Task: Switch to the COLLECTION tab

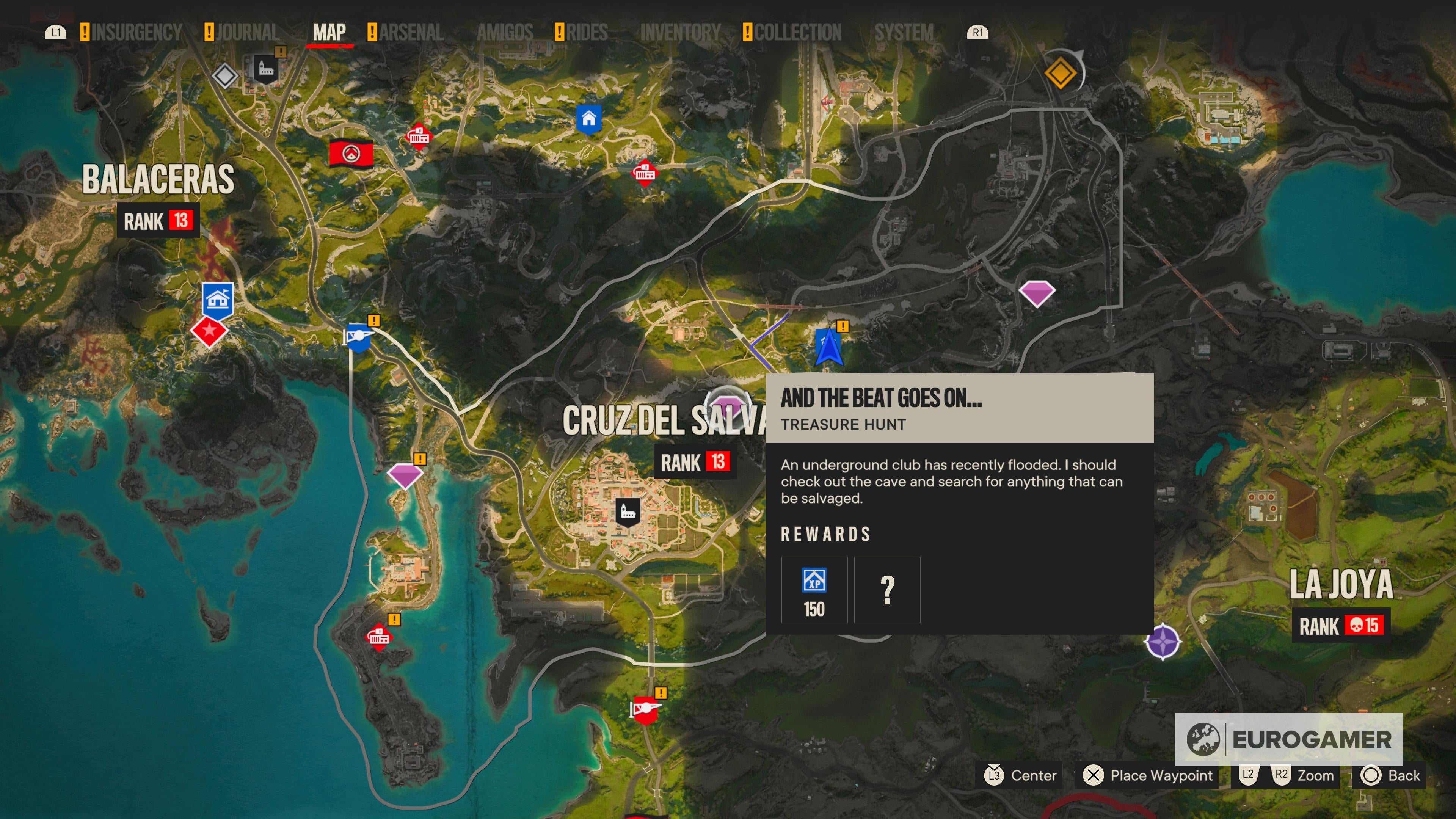Action: pyautogui.click(x=797, y=32)
